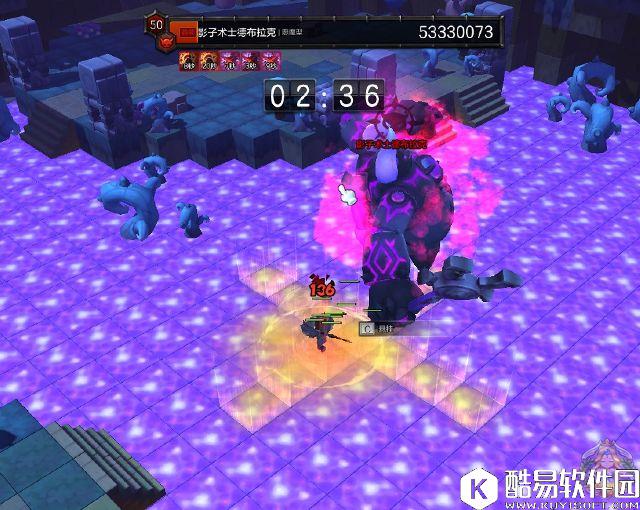This screenshot has height=510, width=640.
Task: Inspect the boss buff icon showing 20秒
Action: [x=204, y=62]
